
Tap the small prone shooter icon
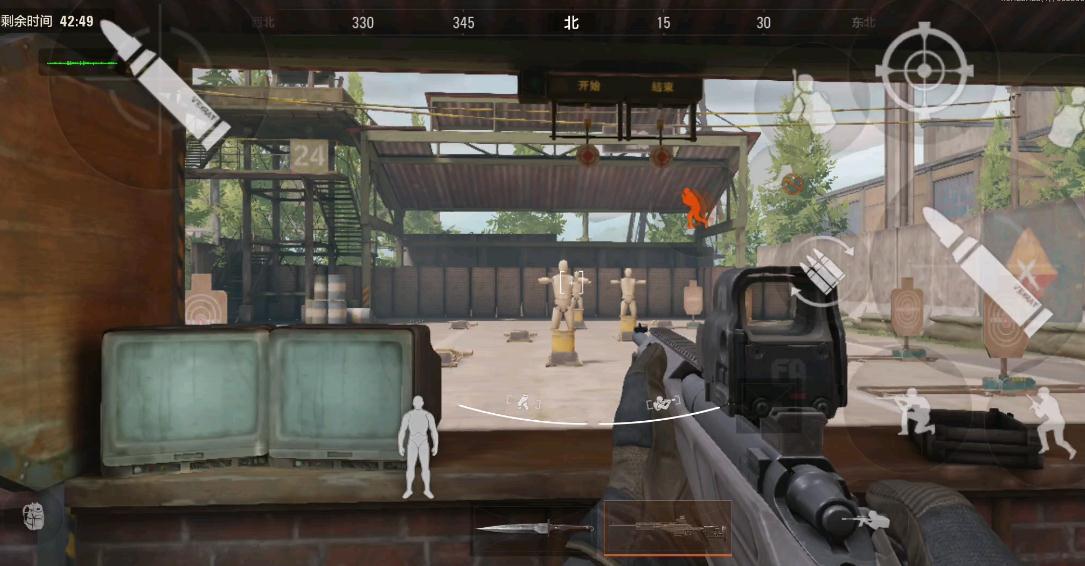click(865, 519)
